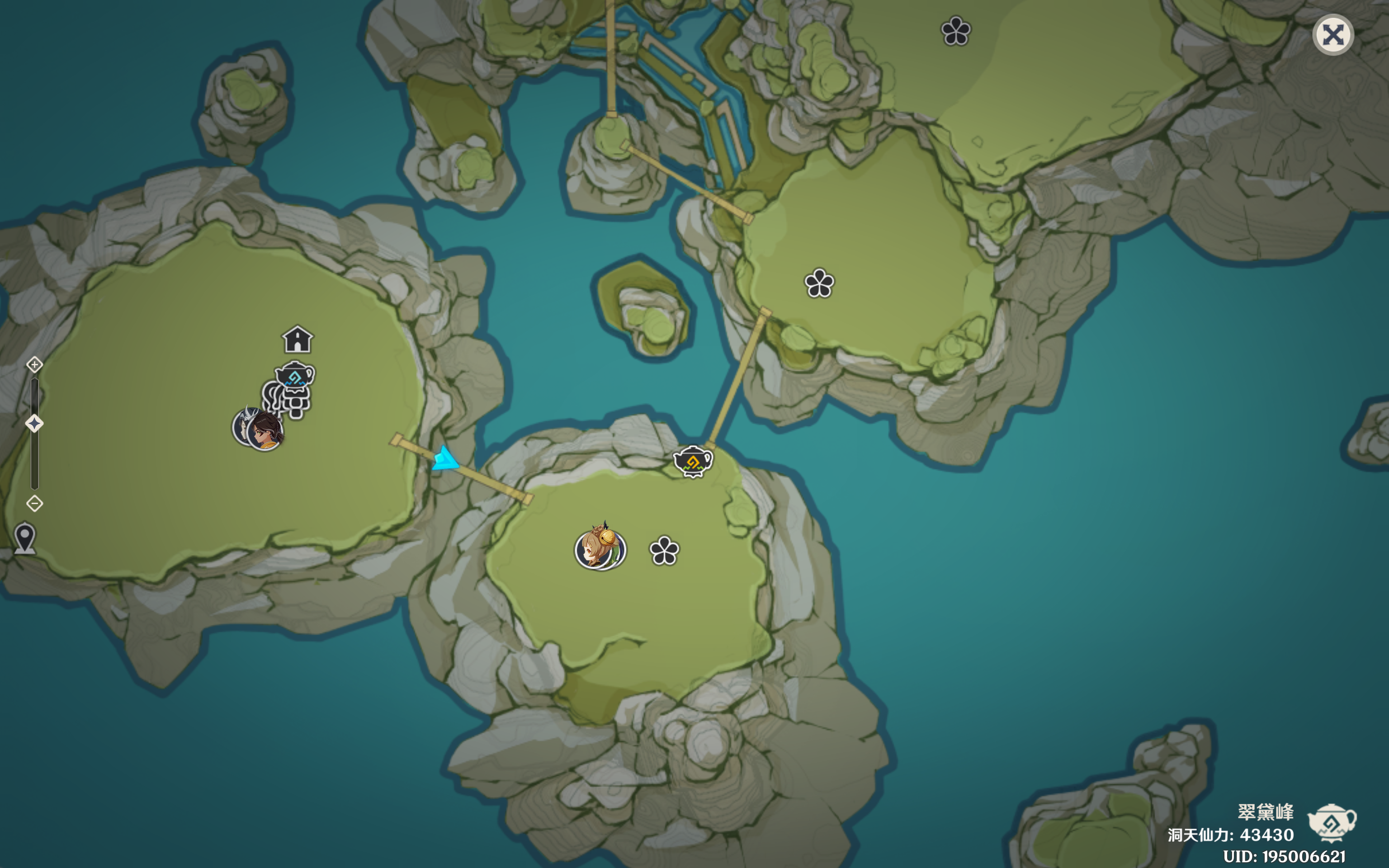This screenshot has height=868, width=1389.
Task: Select the blue teapot spirit marker
Action: point(295,376)
